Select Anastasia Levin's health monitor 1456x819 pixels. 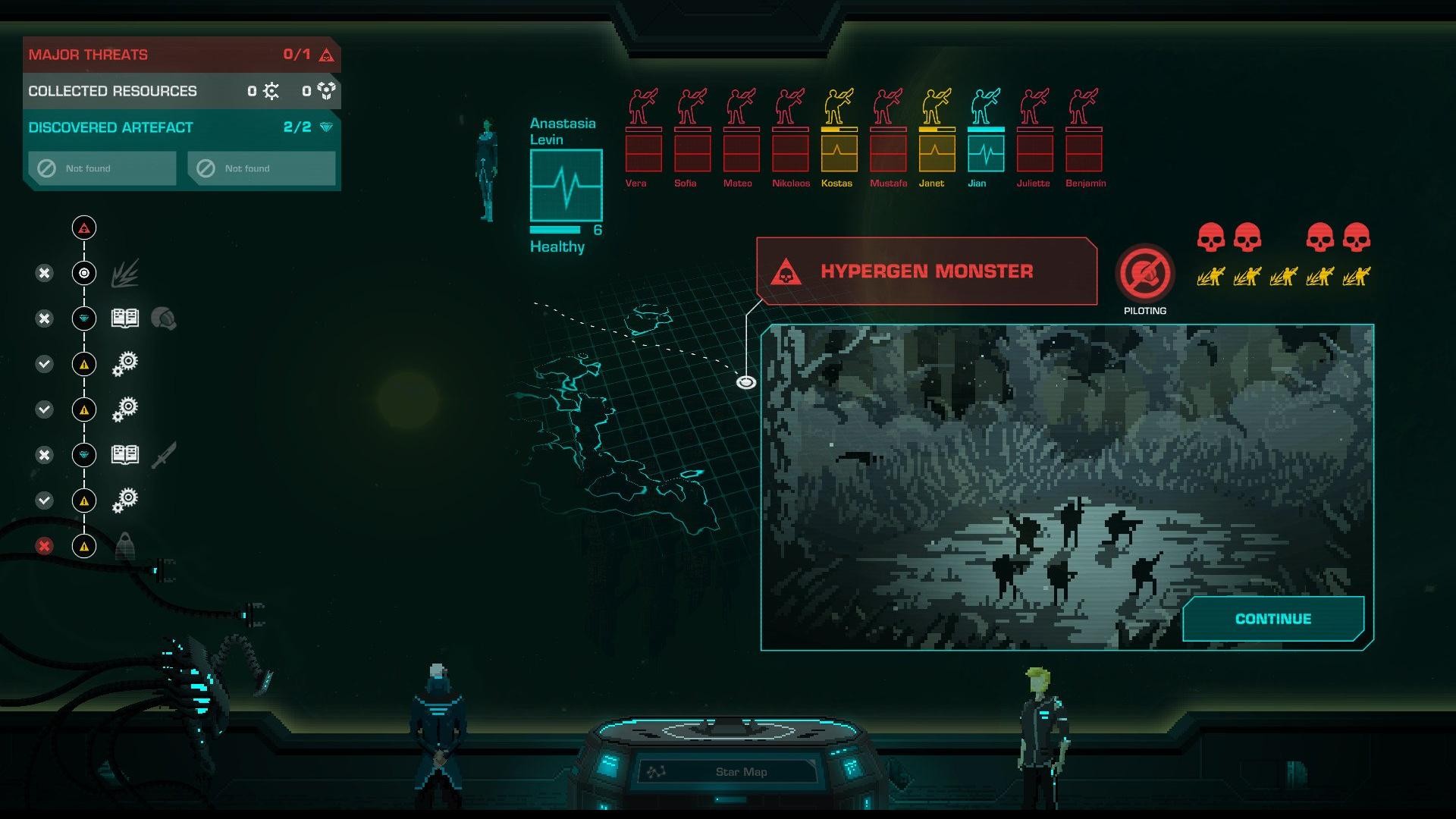tap(566, 185)
